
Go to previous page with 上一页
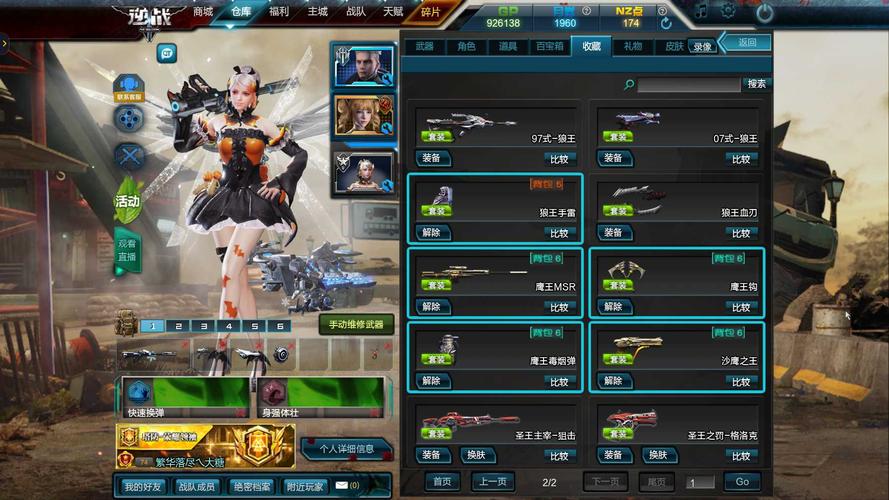point(492,482)
